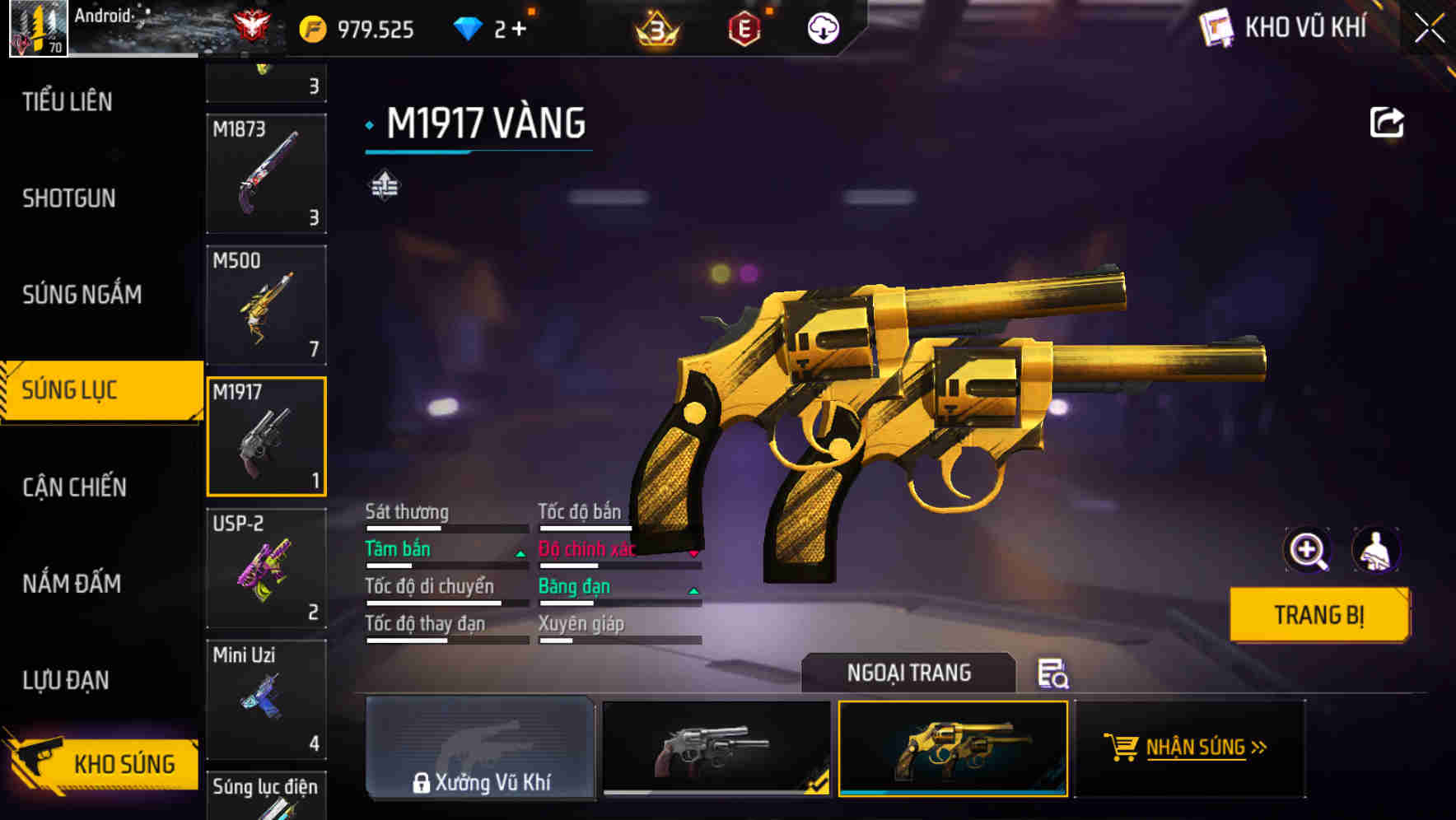Select the magnifier zoom preview icon

1308,550
